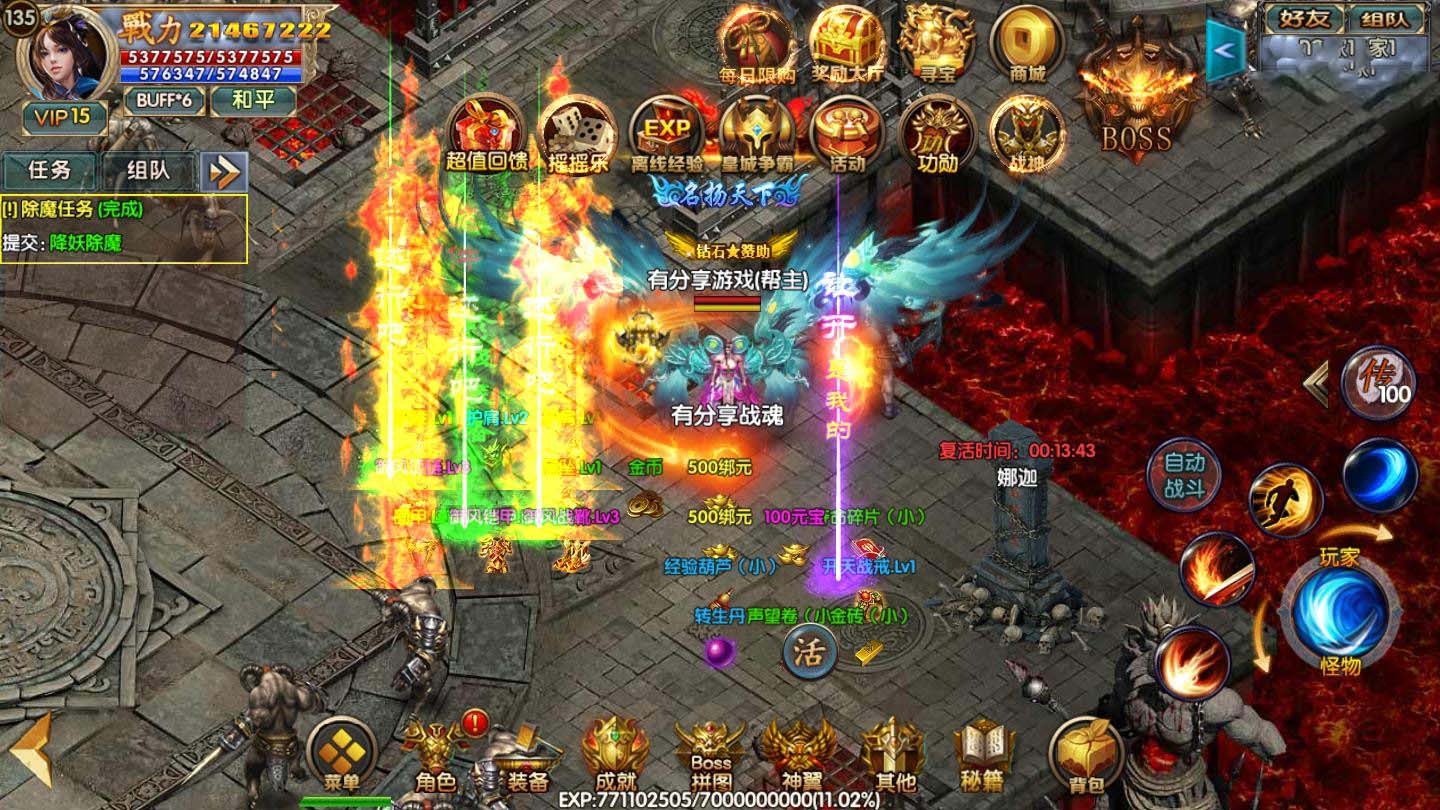This screenshot has width=1440, height=810.
Task: Open the 皇城争霸 royal city battle feature
Action: coord(756,131)
